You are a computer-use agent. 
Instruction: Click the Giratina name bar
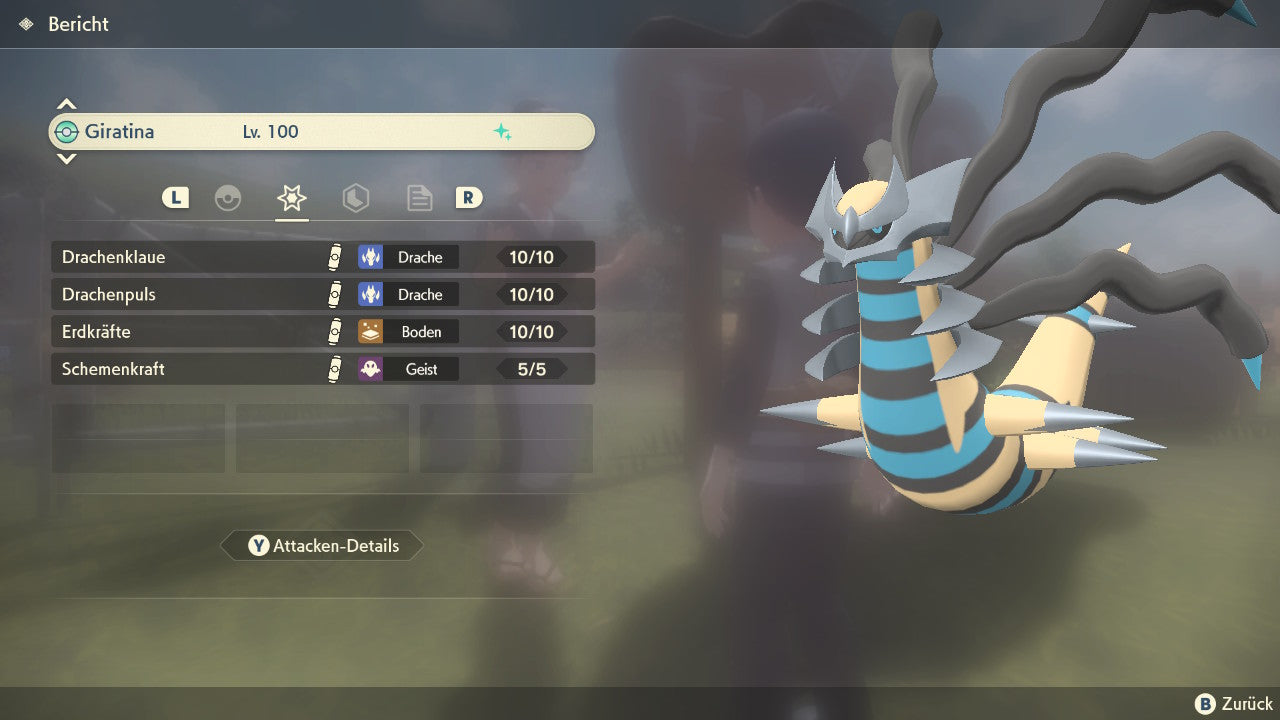(x=322, y=132)
